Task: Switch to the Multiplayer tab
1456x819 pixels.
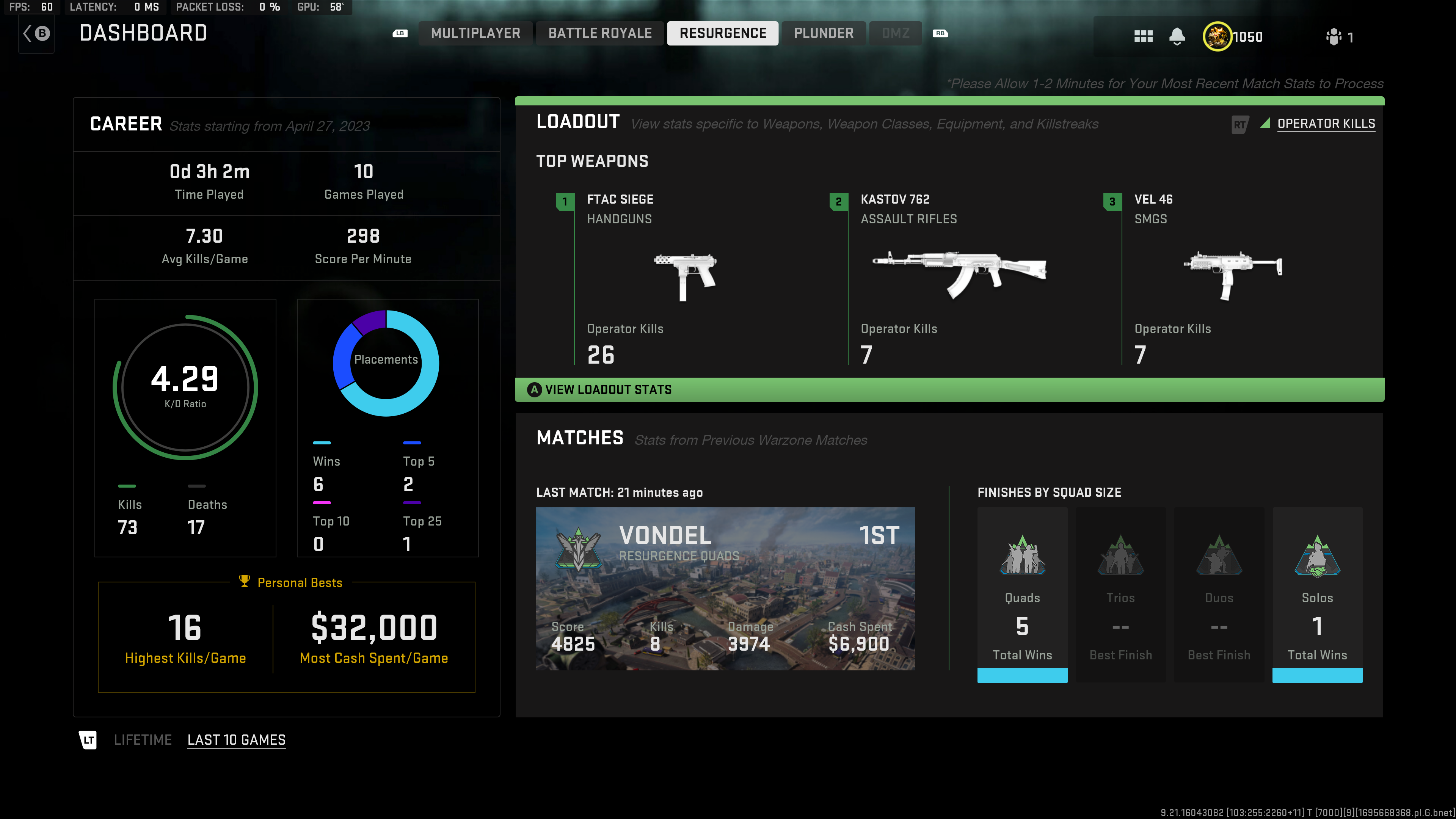Action: [x=475, y=33]
